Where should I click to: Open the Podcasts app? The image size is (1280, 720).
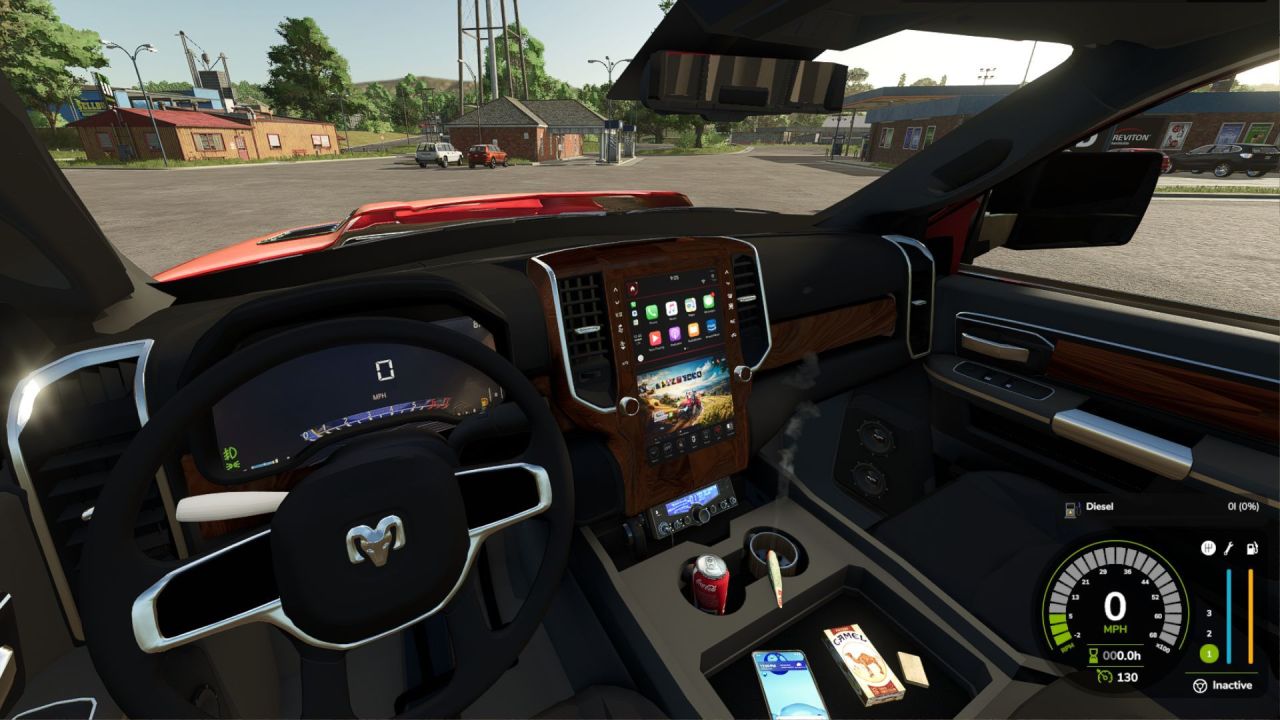tap(674, 334)
